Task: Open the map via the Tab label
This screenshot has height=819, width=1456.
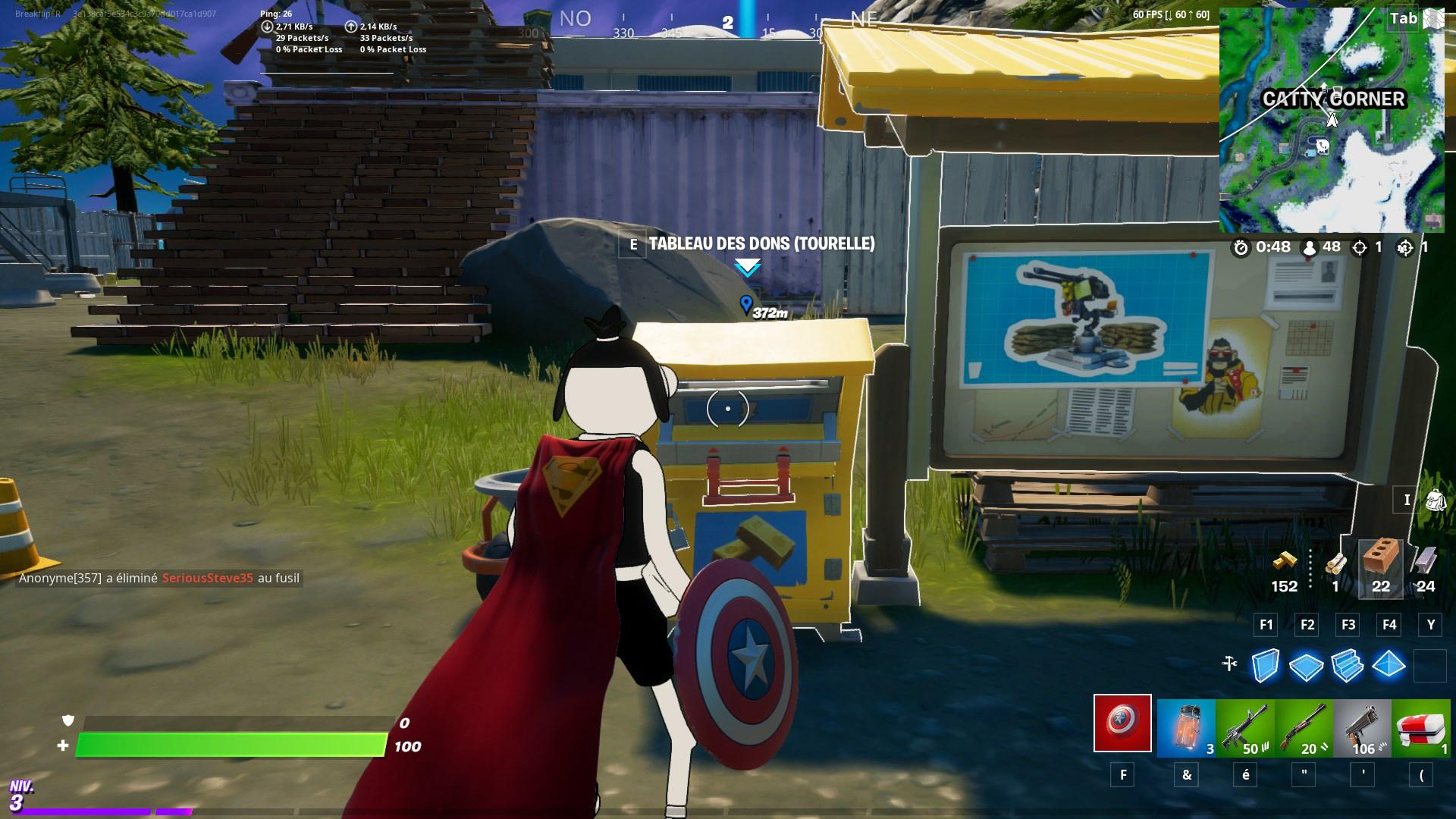Action: tap(1401, 19)
